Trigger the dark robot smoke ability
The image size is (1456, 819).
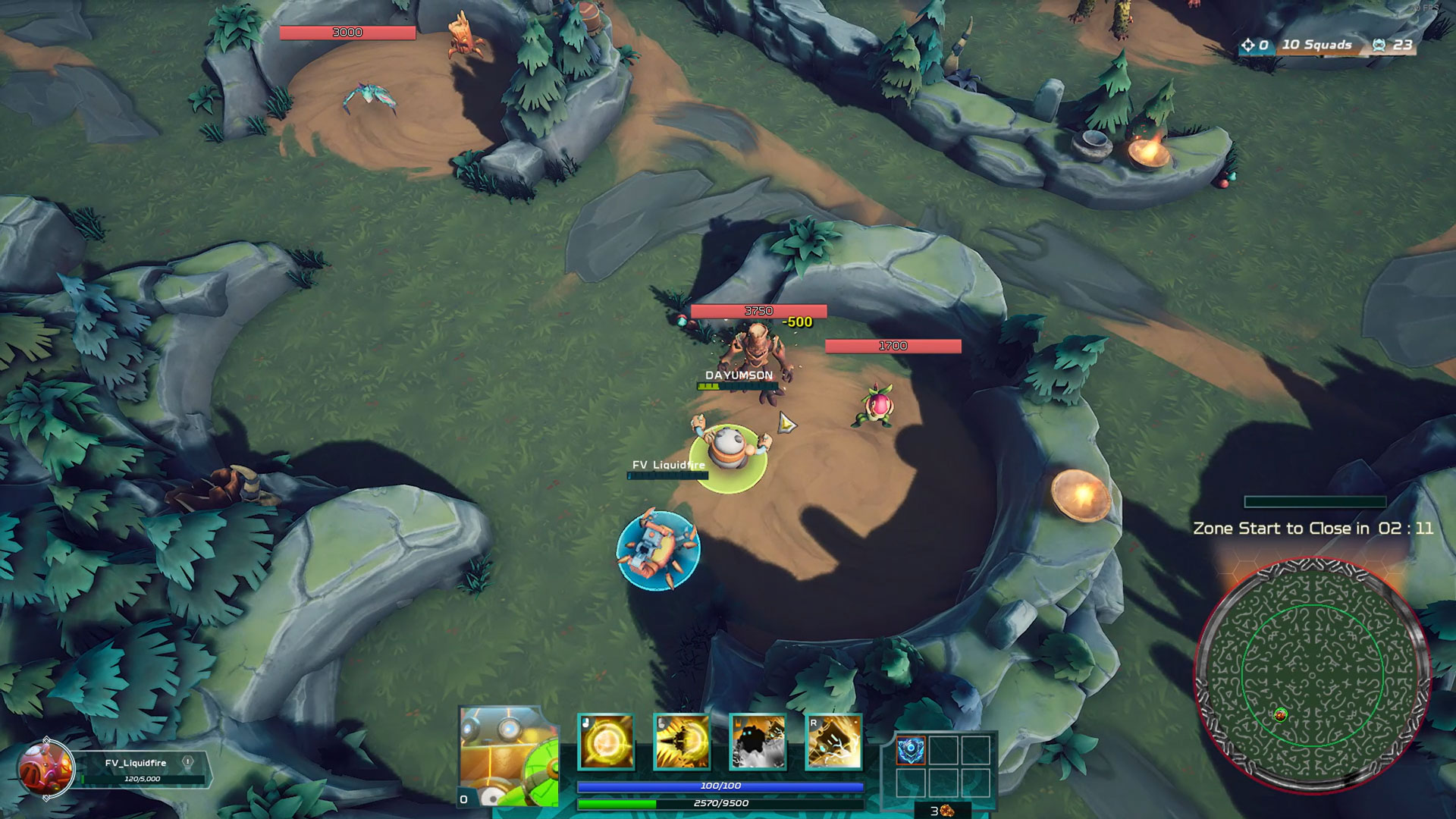coord(758,742)
